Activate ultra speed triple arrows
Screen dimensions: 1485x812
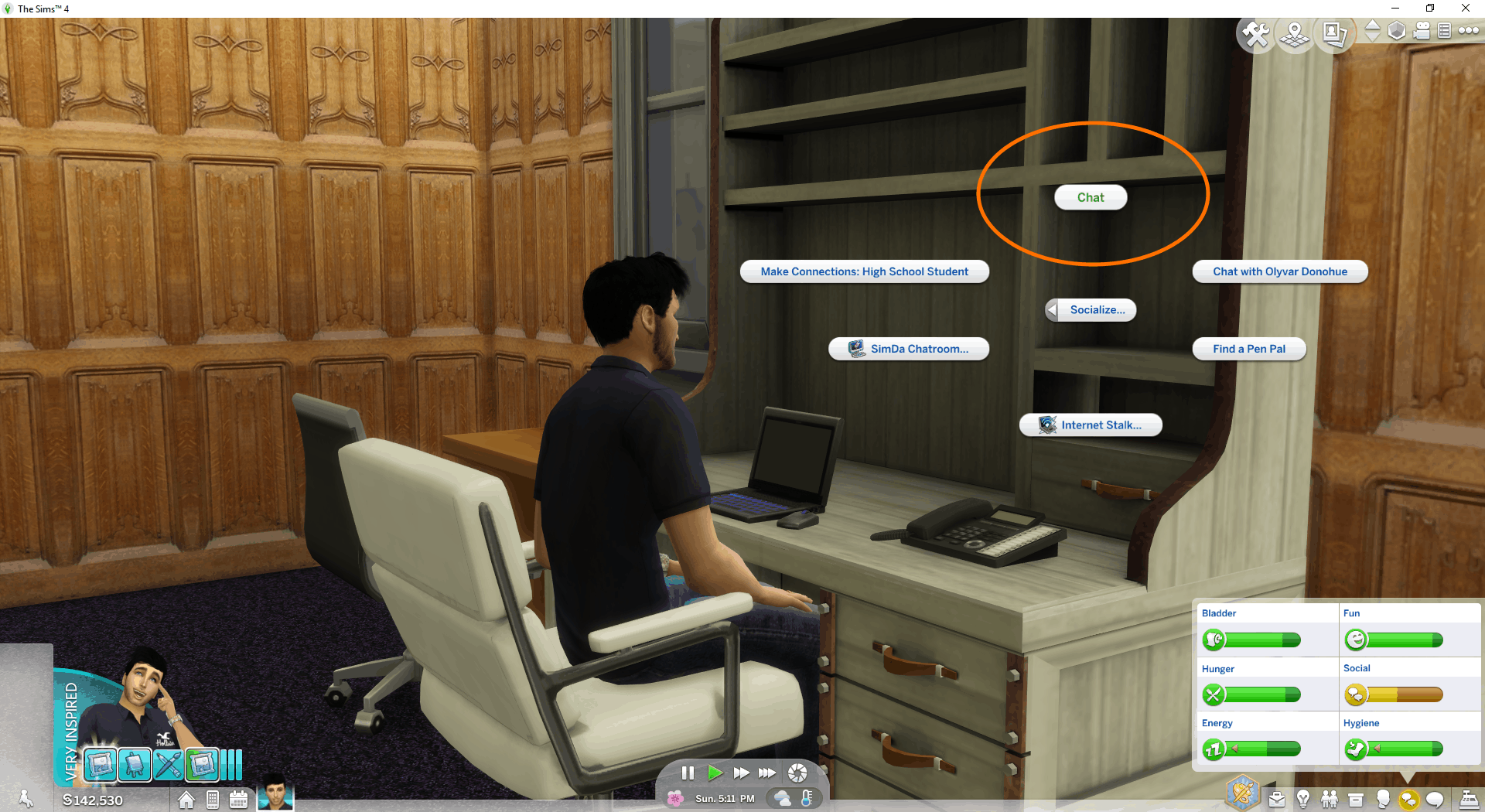click(x=767, y=773)
